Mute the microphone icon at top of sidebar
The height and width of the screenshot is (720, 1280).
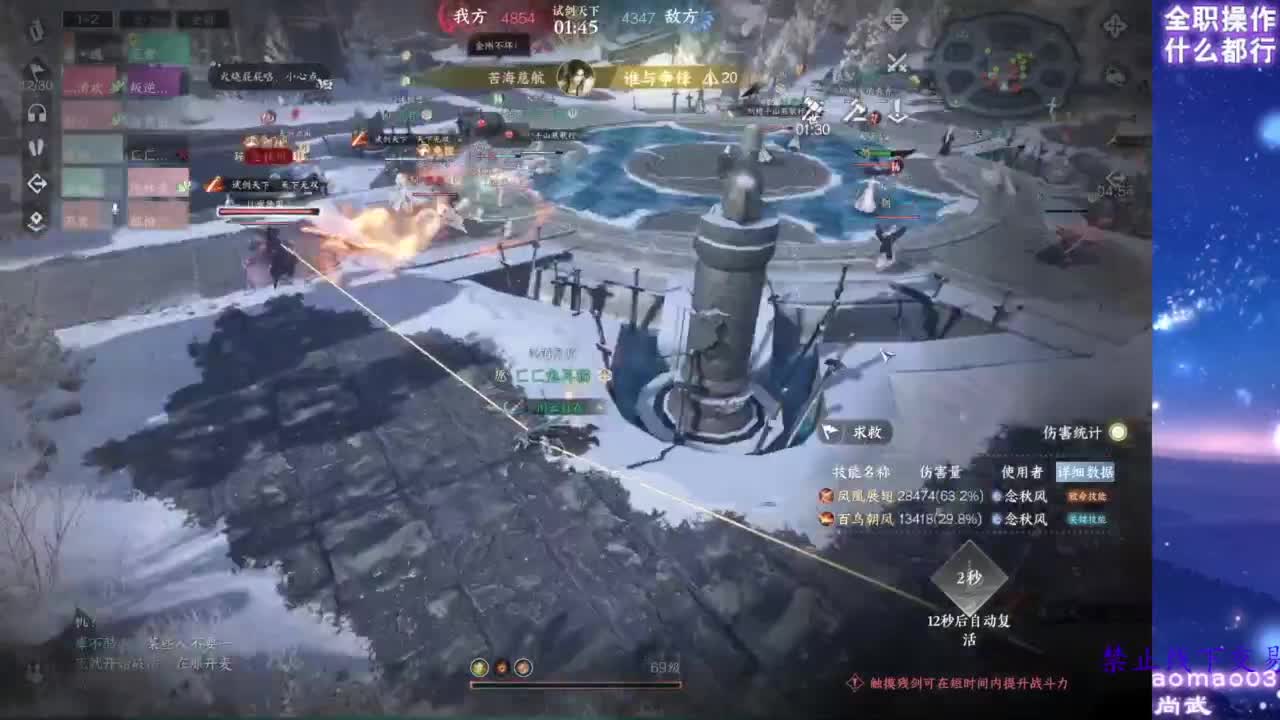tap(37, 30)
